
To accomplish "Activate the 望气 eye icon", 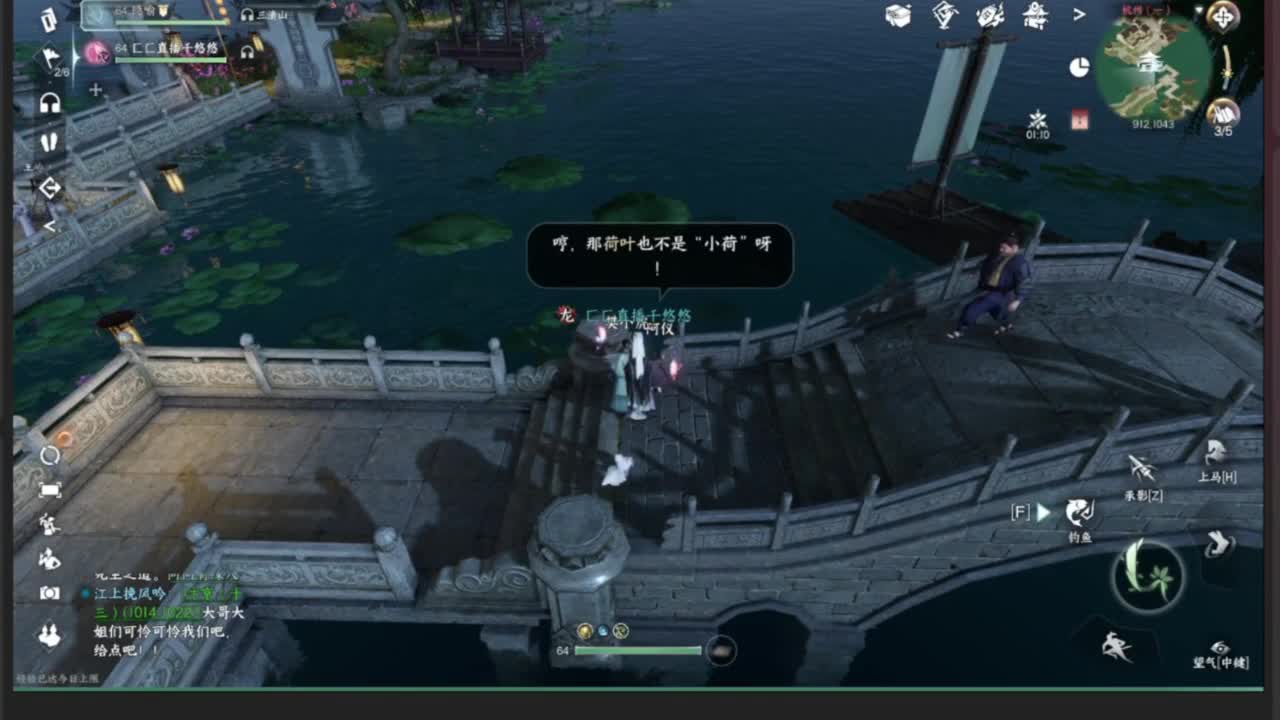I will point(1220,646).
